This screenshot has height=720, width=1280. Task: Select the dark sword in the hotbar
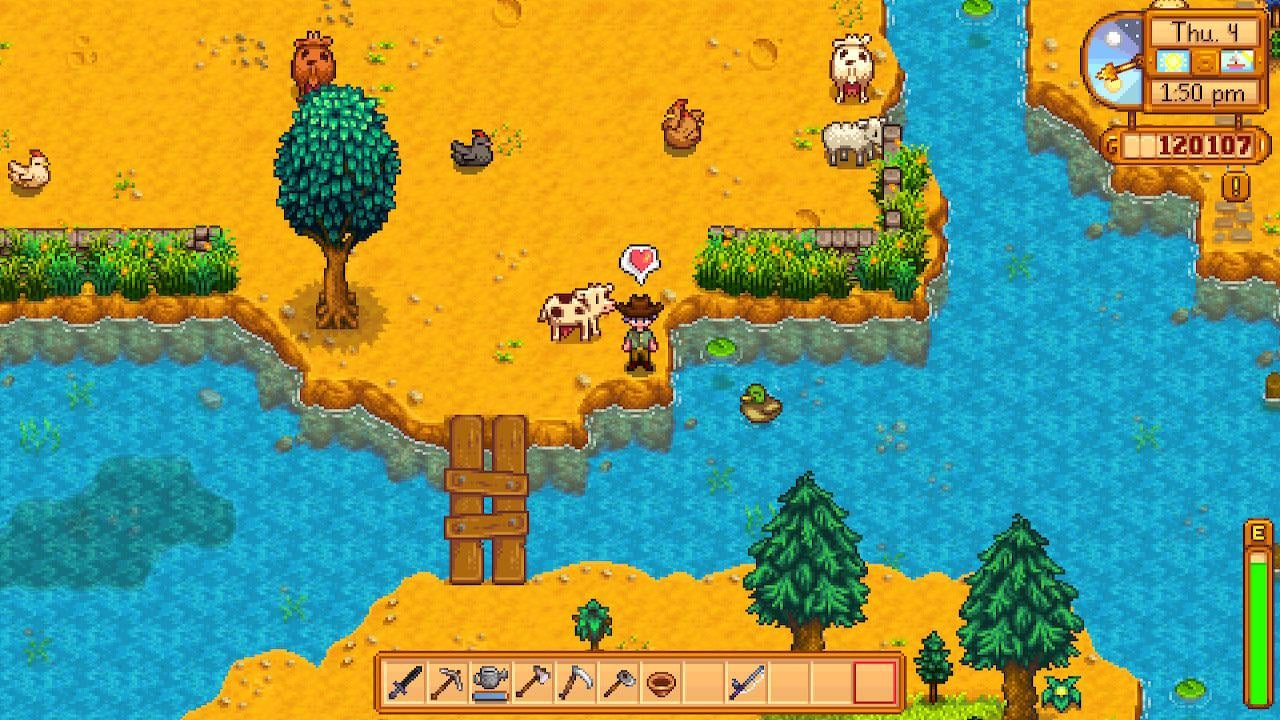click(405, 683)
